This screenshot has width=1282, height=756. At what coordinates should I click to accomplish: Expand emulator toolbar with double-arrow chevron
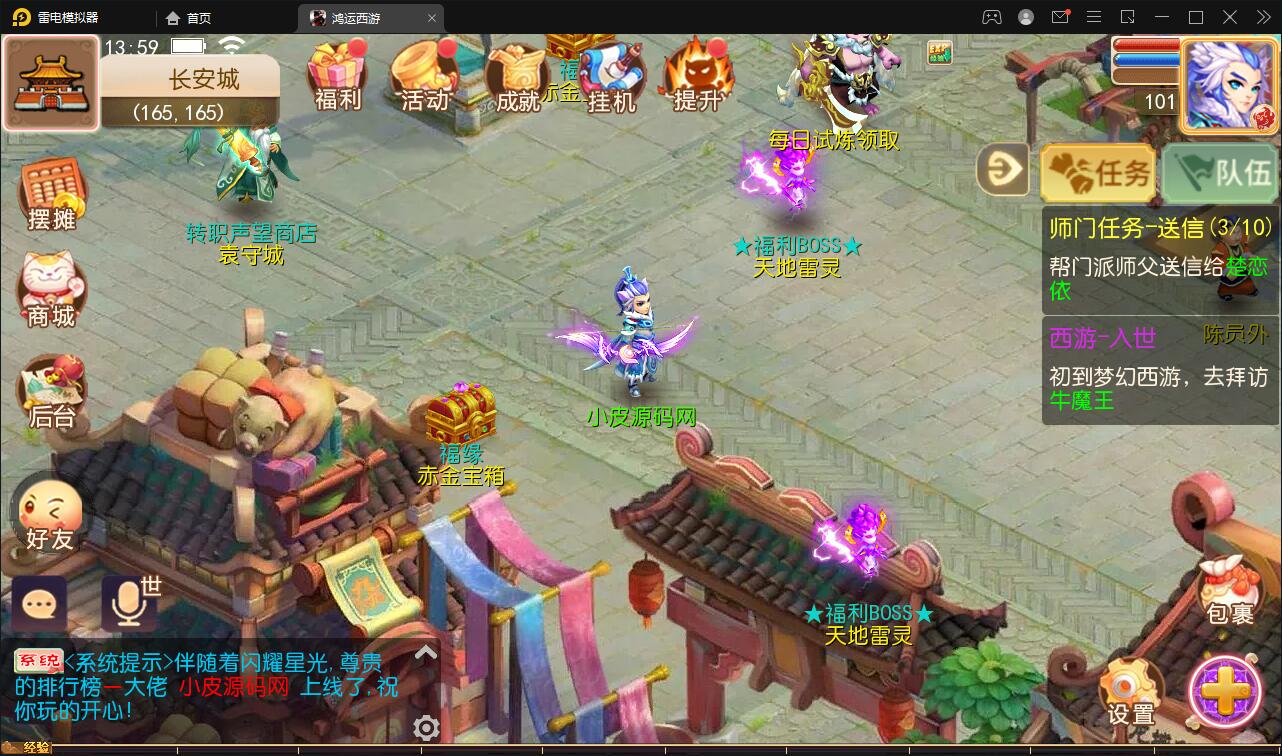[x=1262, y=17]
